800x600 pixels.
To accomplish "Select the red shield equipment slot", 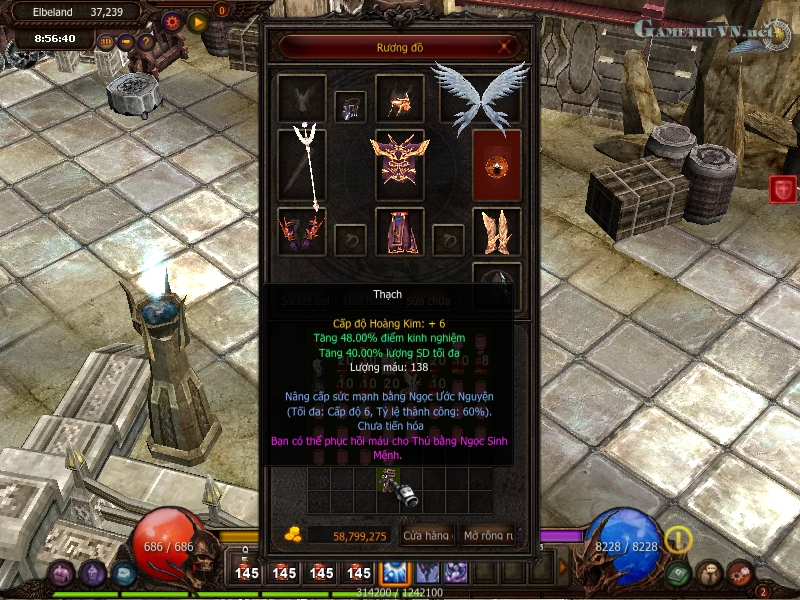I will [497, 163].
